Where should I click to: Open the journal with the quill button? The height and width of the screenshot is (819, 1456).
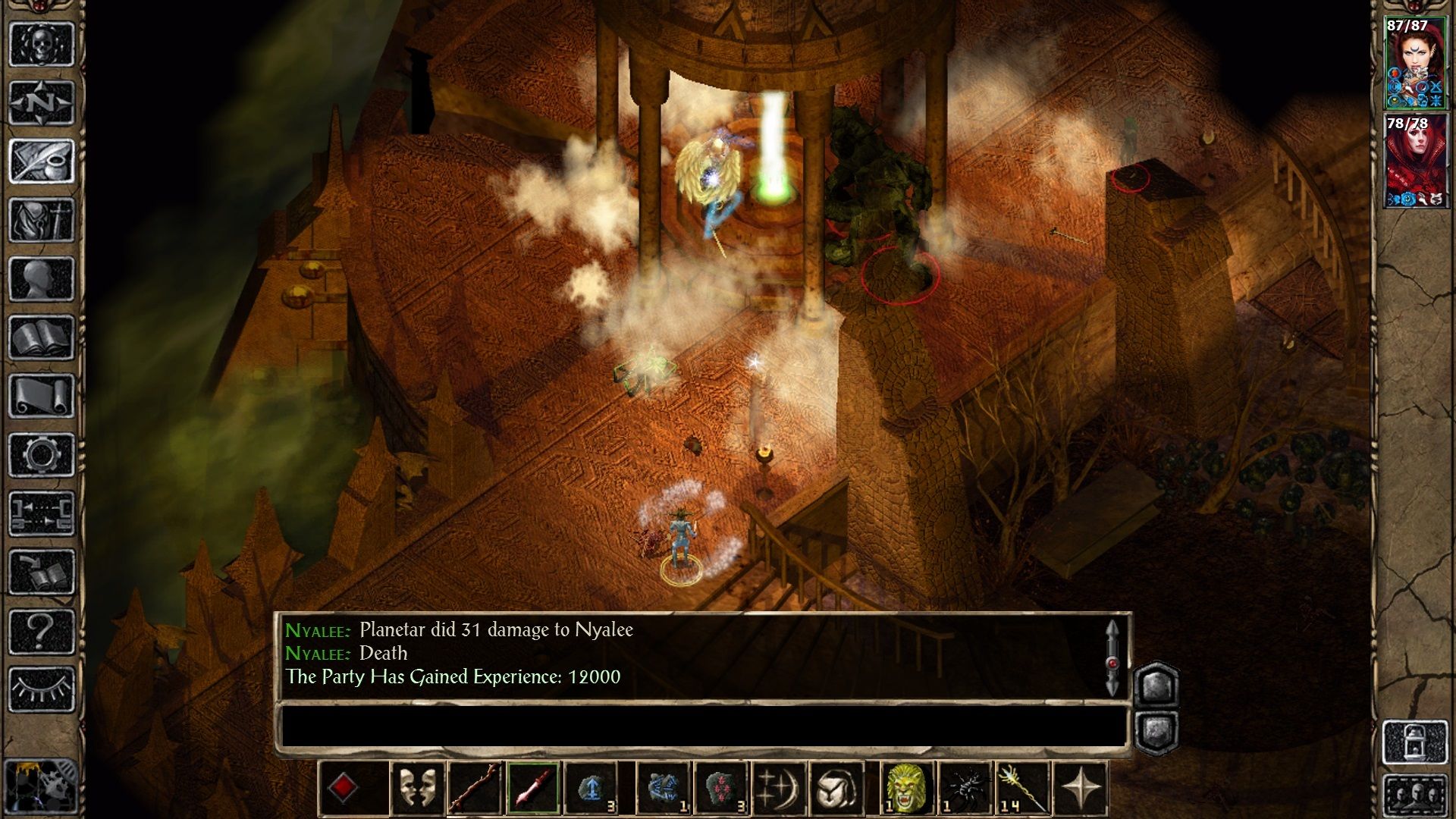tap(42, 161)
